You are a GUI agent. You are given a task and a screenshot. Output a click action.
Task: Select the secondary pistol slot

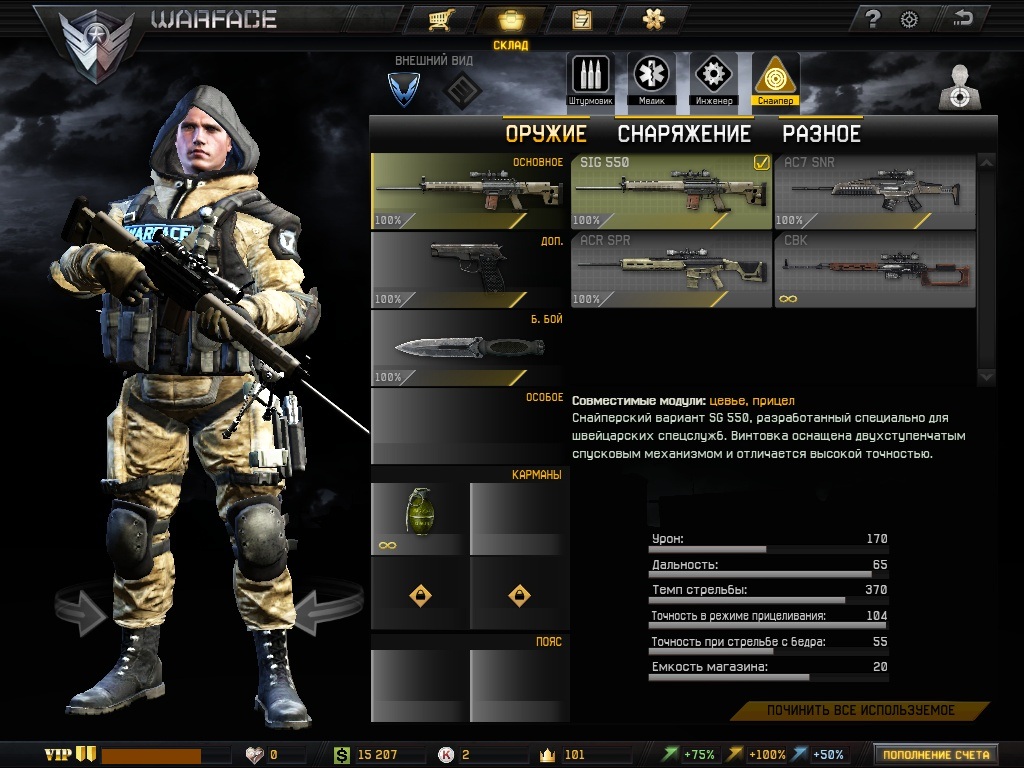pos(469,269)
